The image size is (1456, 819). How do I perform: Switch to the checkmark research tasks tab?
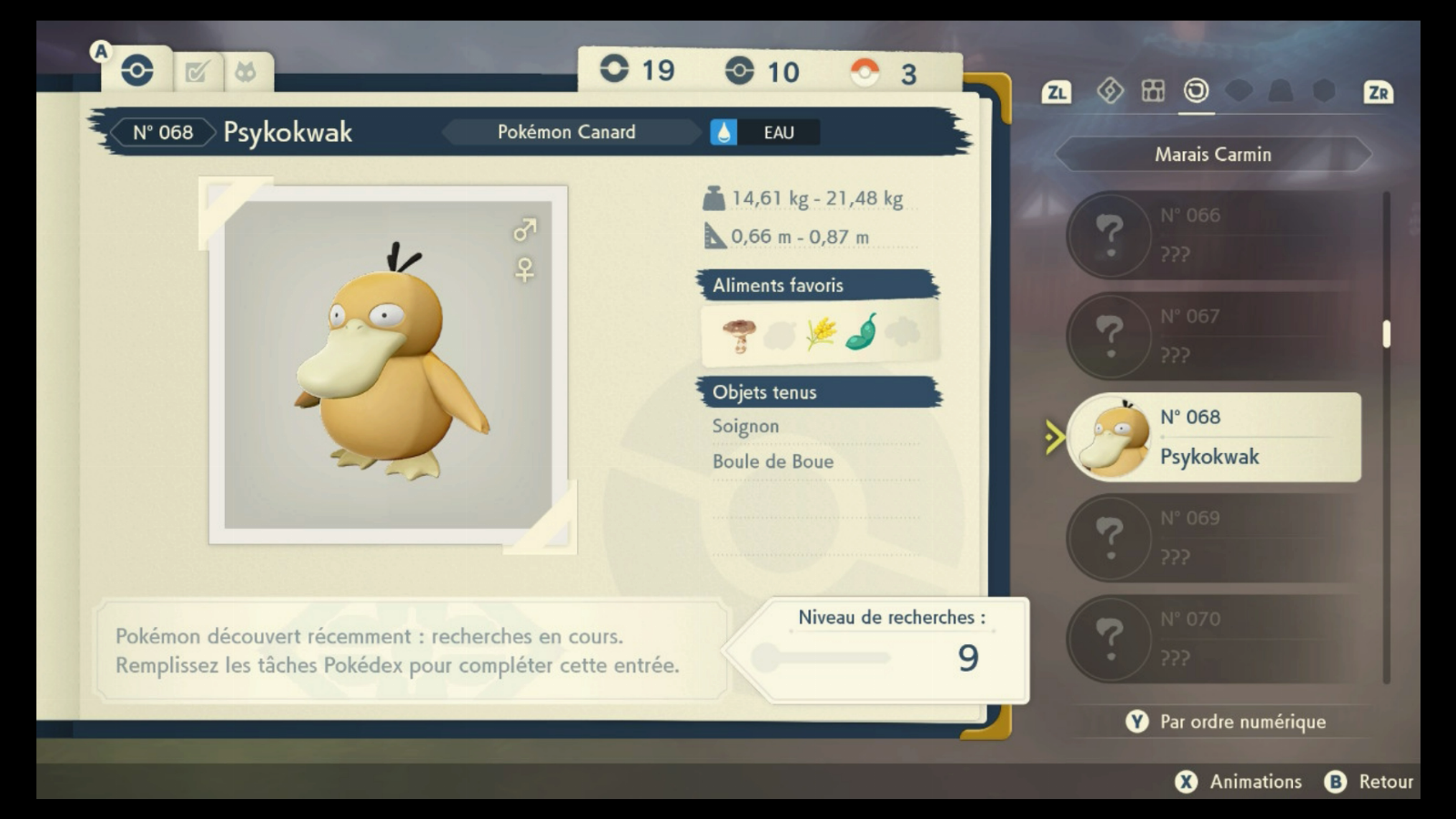[x=197, y=72]
